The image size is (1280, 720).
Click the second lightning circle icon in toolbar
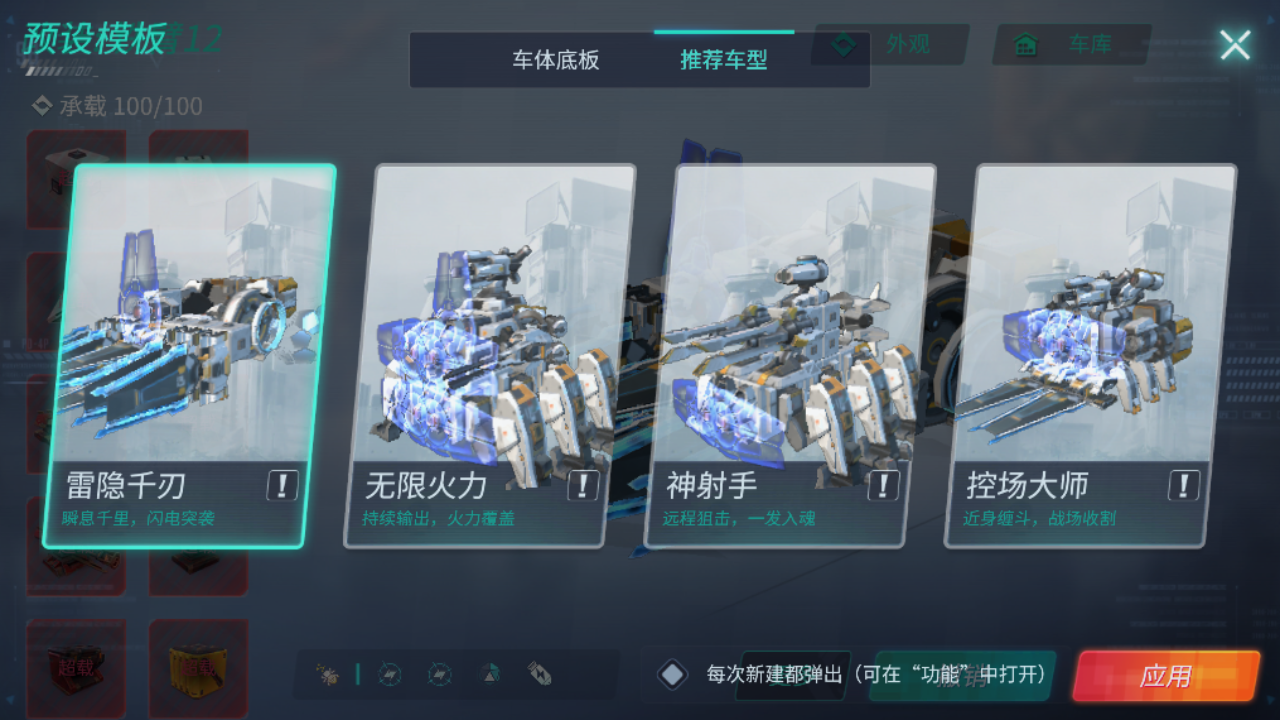(x=438, y=674)
